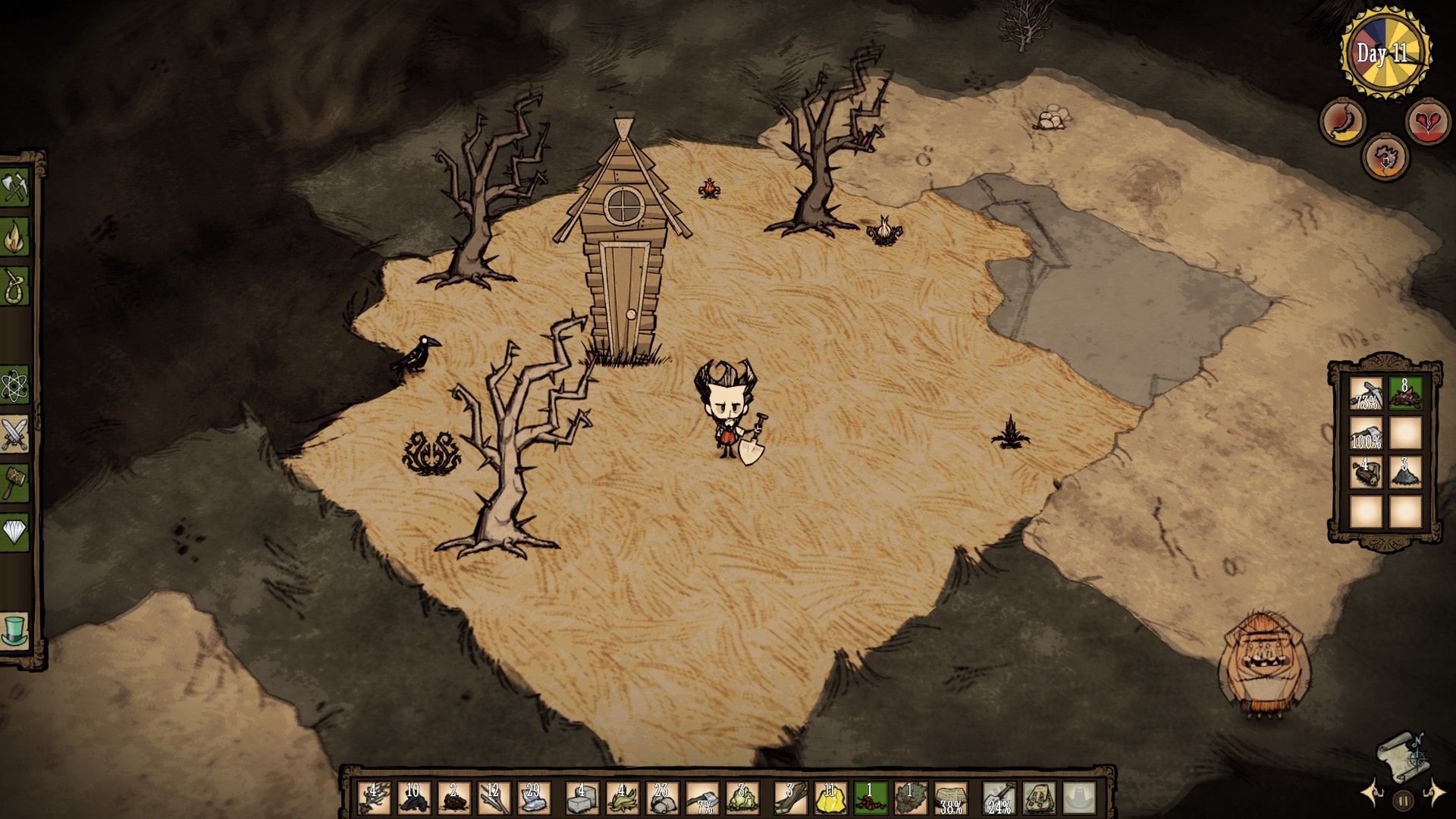Viewport: 1456px width, 819px height.
Task: Choose the red berries slot
Action: (x=871, y=798)
